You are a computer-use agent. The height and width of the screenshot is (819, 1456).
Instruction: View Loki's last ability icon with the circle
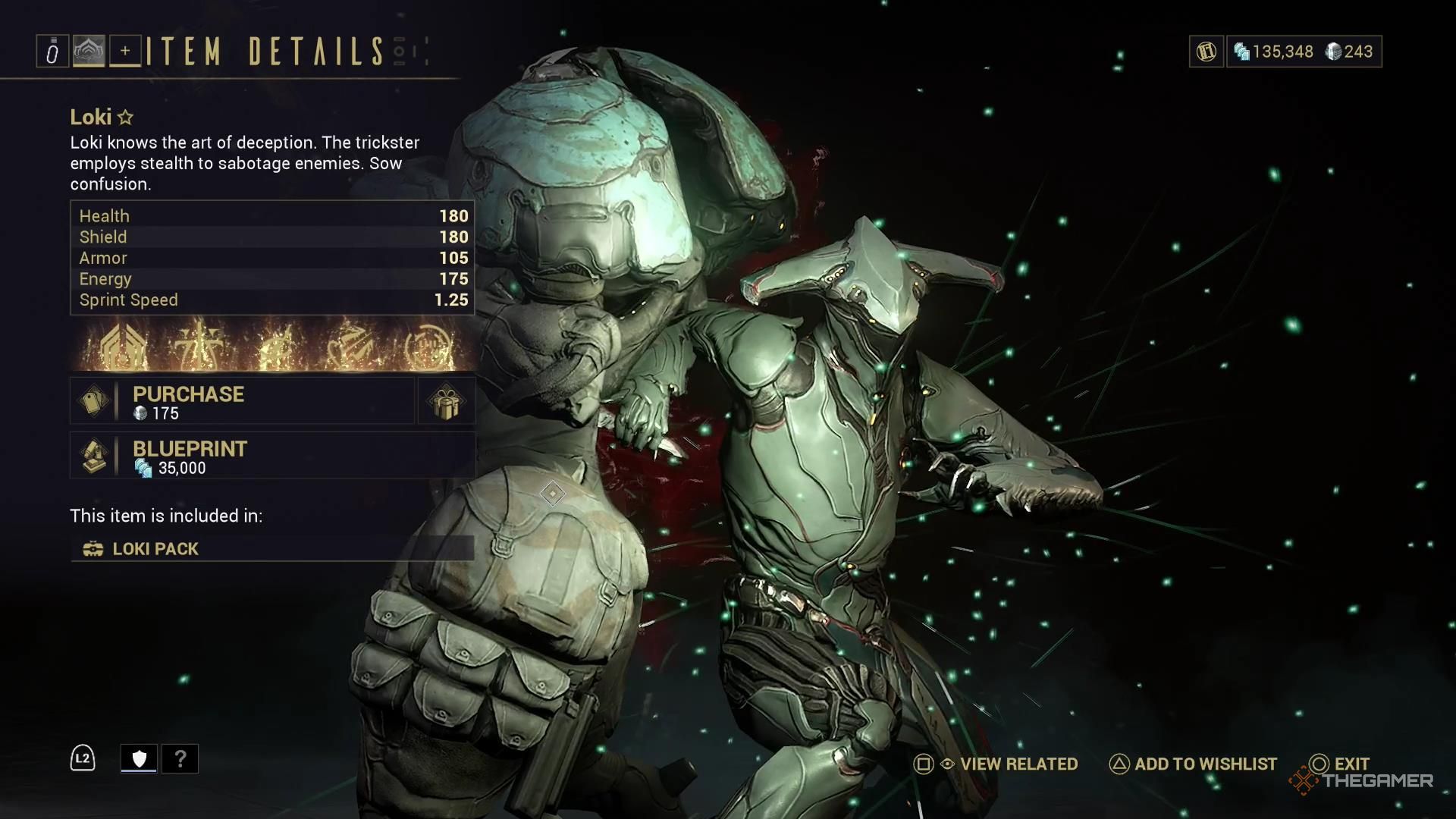tap(428, 347)
